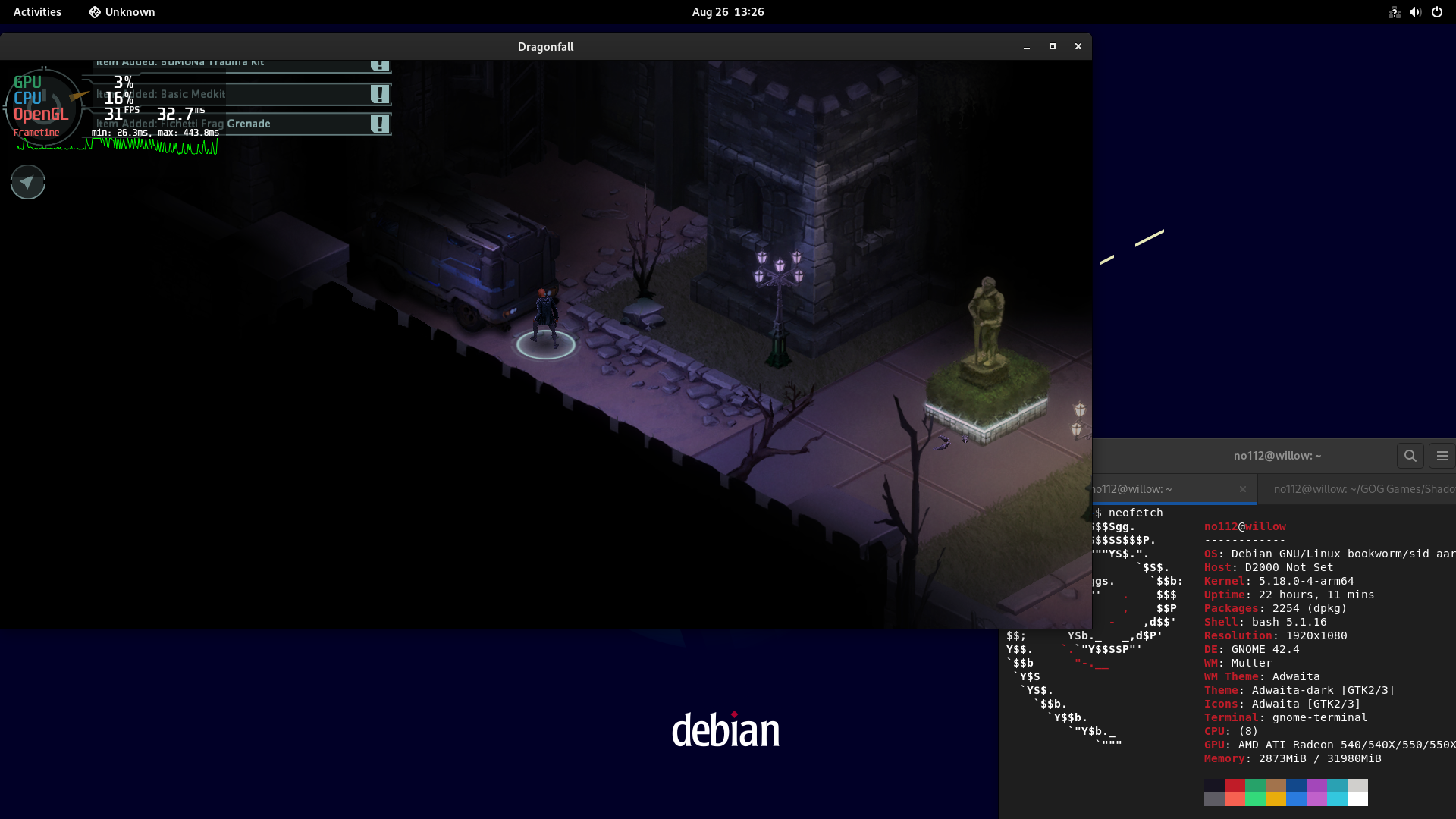The image size is (1456, 819).
Task: Click the volume icon in the top bar
Action: pos(1415,12)
